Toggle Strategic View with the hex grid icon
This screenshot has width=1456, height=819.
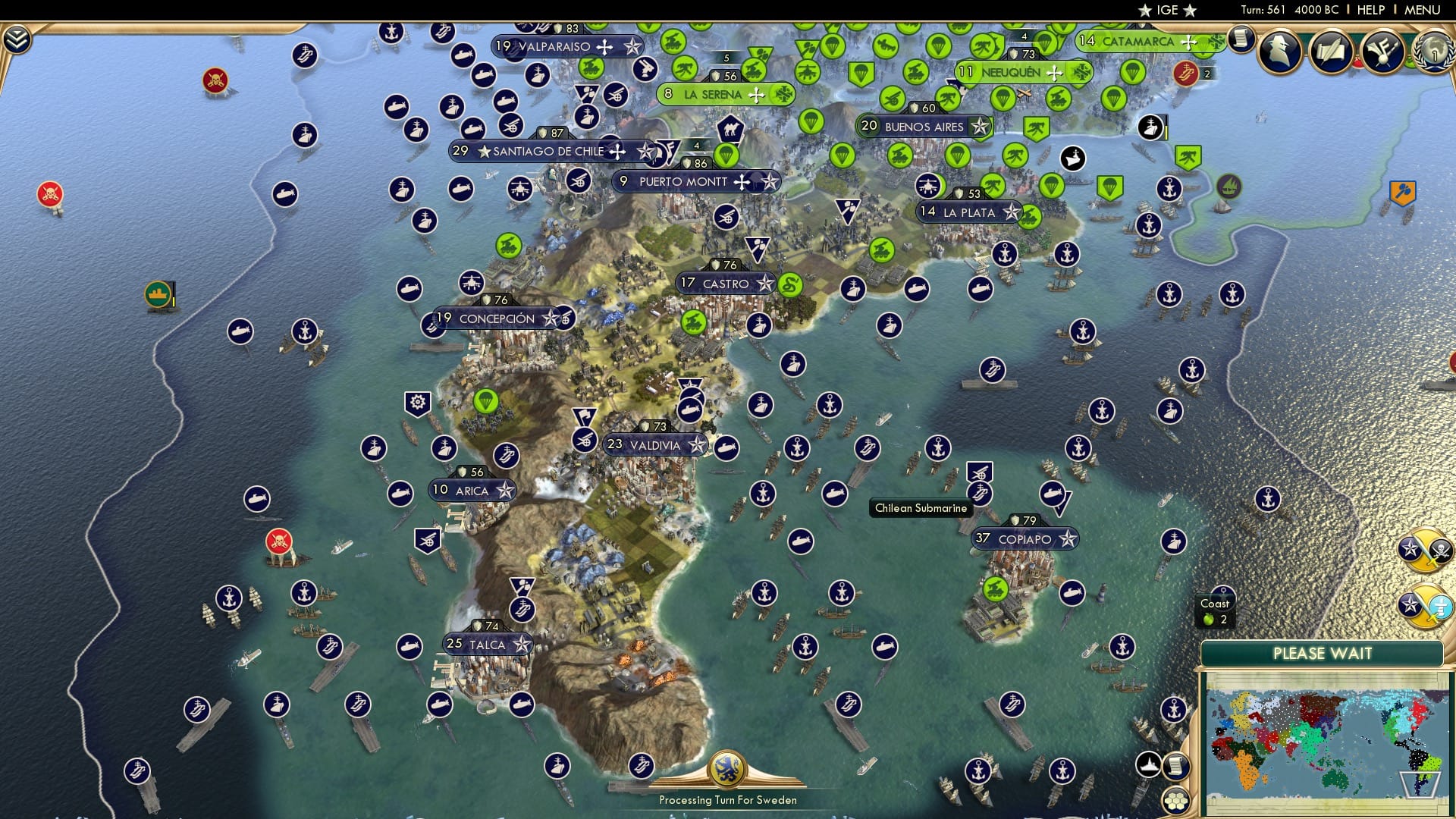[x=1174, y=802]
